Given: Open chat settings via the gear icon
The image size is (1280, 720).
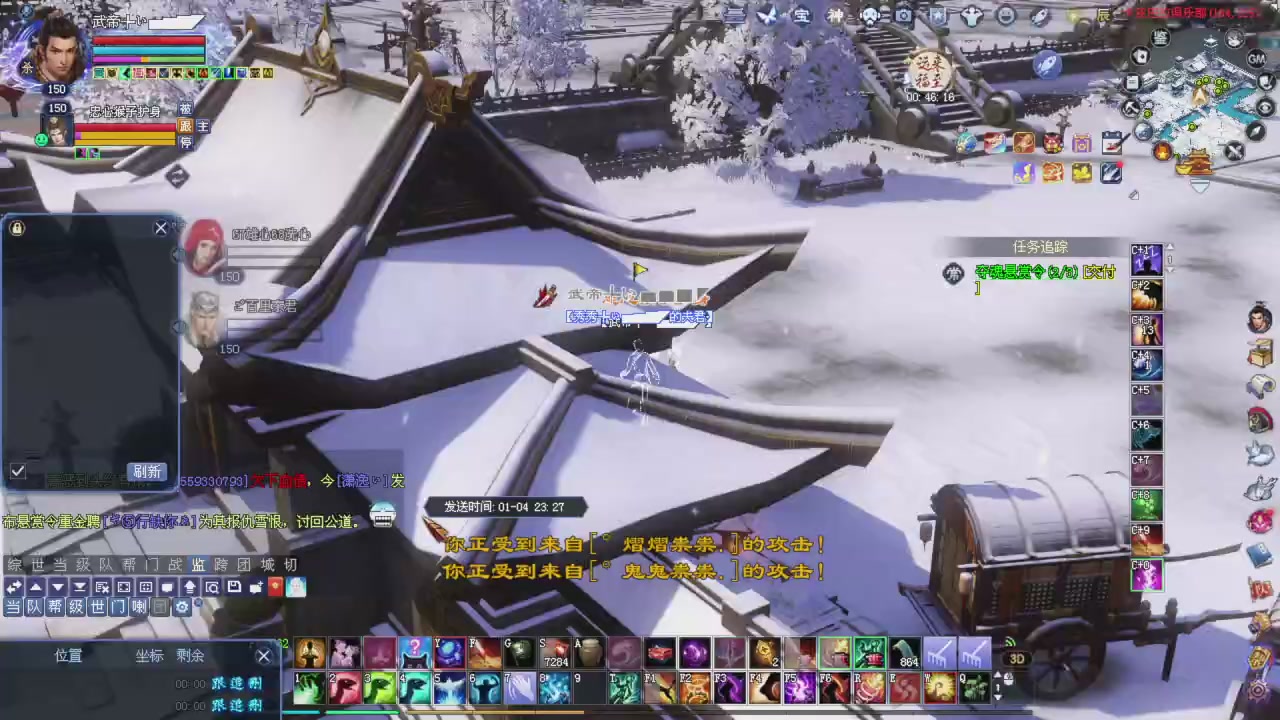Looking at the screenshot, I should 182,607.
